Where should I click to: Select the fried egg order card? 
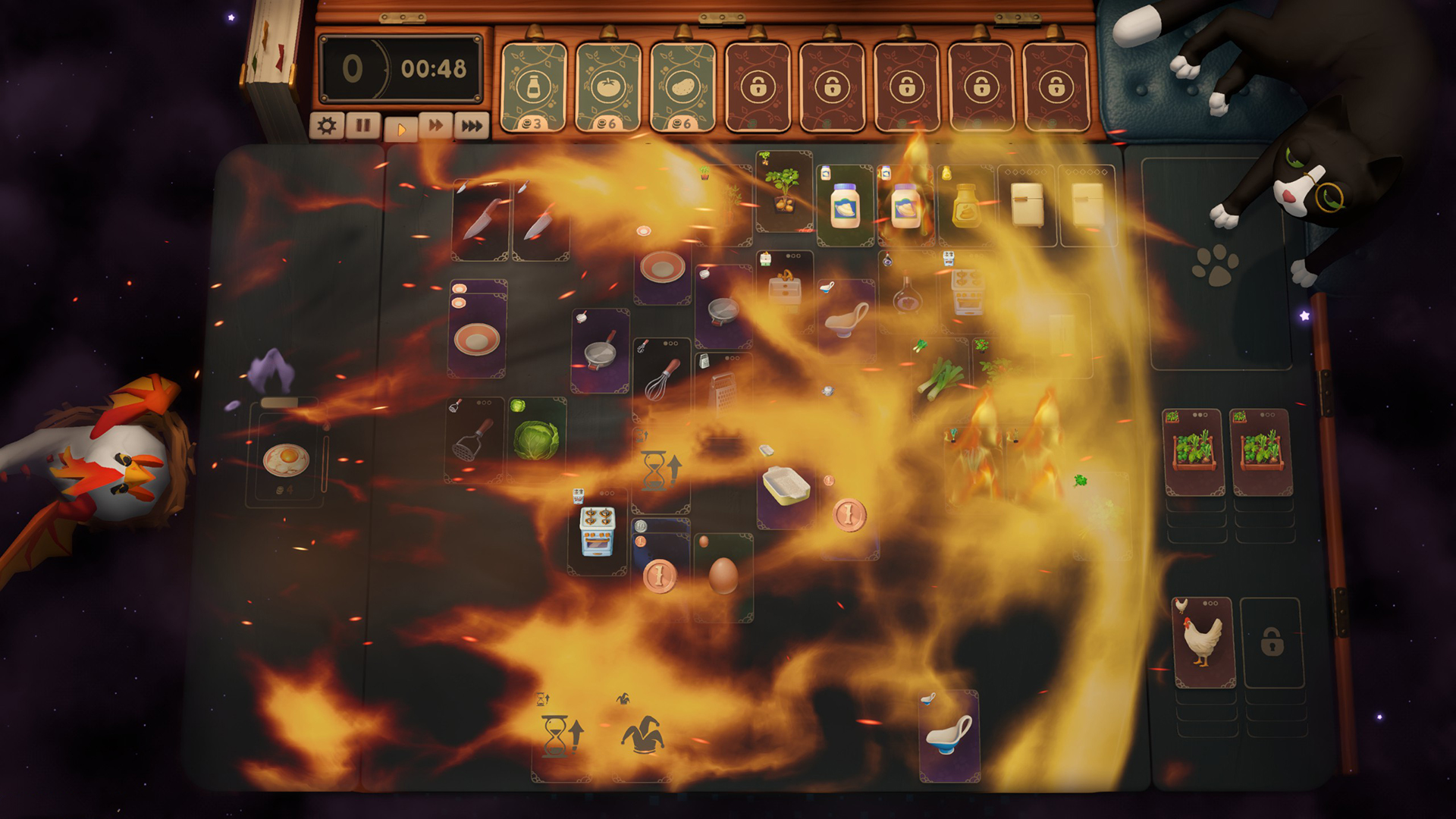pyautogui.click(x=286, y=460)
